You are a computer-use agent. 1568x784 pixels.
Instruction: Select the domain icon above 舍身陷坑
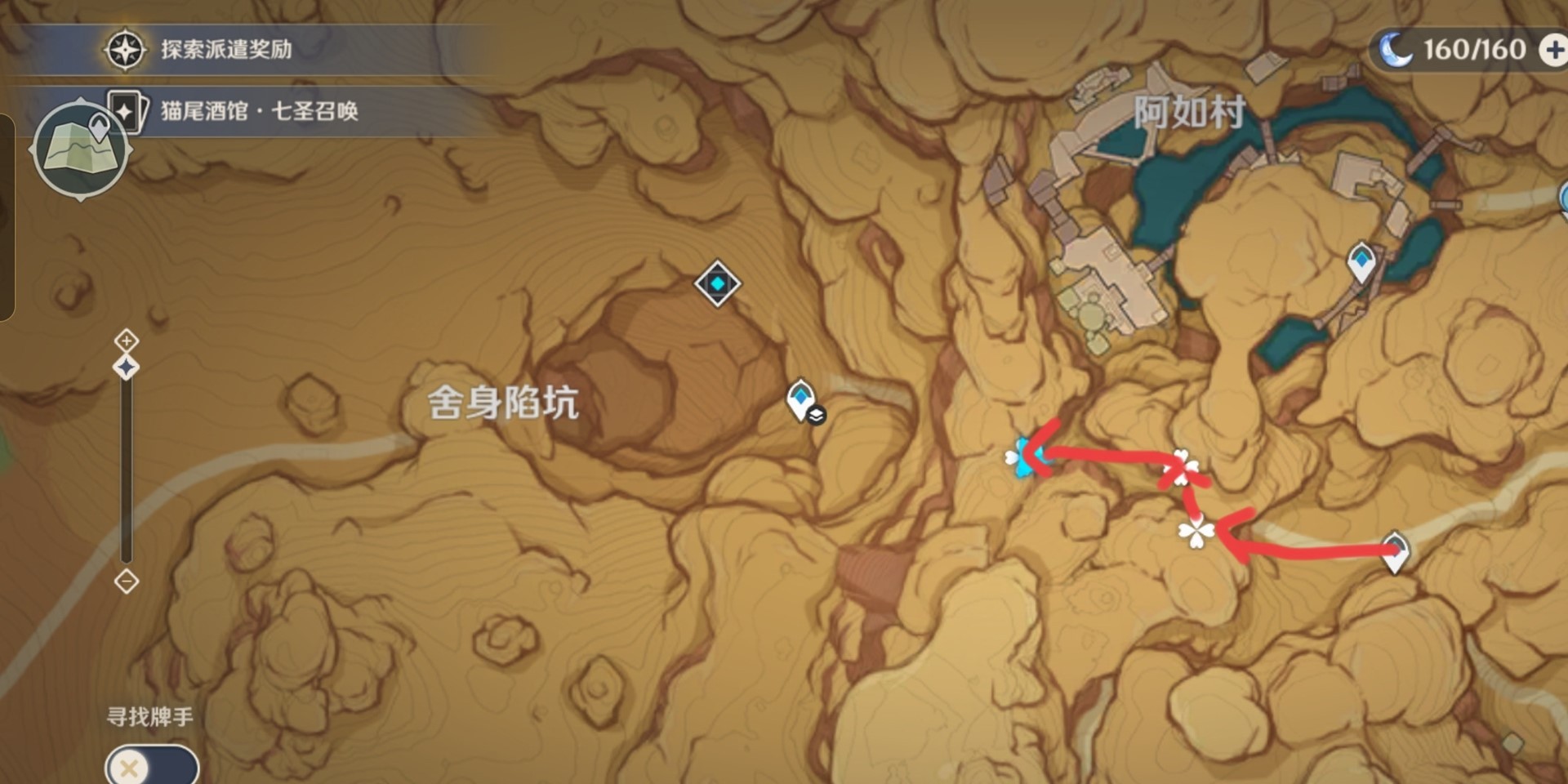point(716,285)
